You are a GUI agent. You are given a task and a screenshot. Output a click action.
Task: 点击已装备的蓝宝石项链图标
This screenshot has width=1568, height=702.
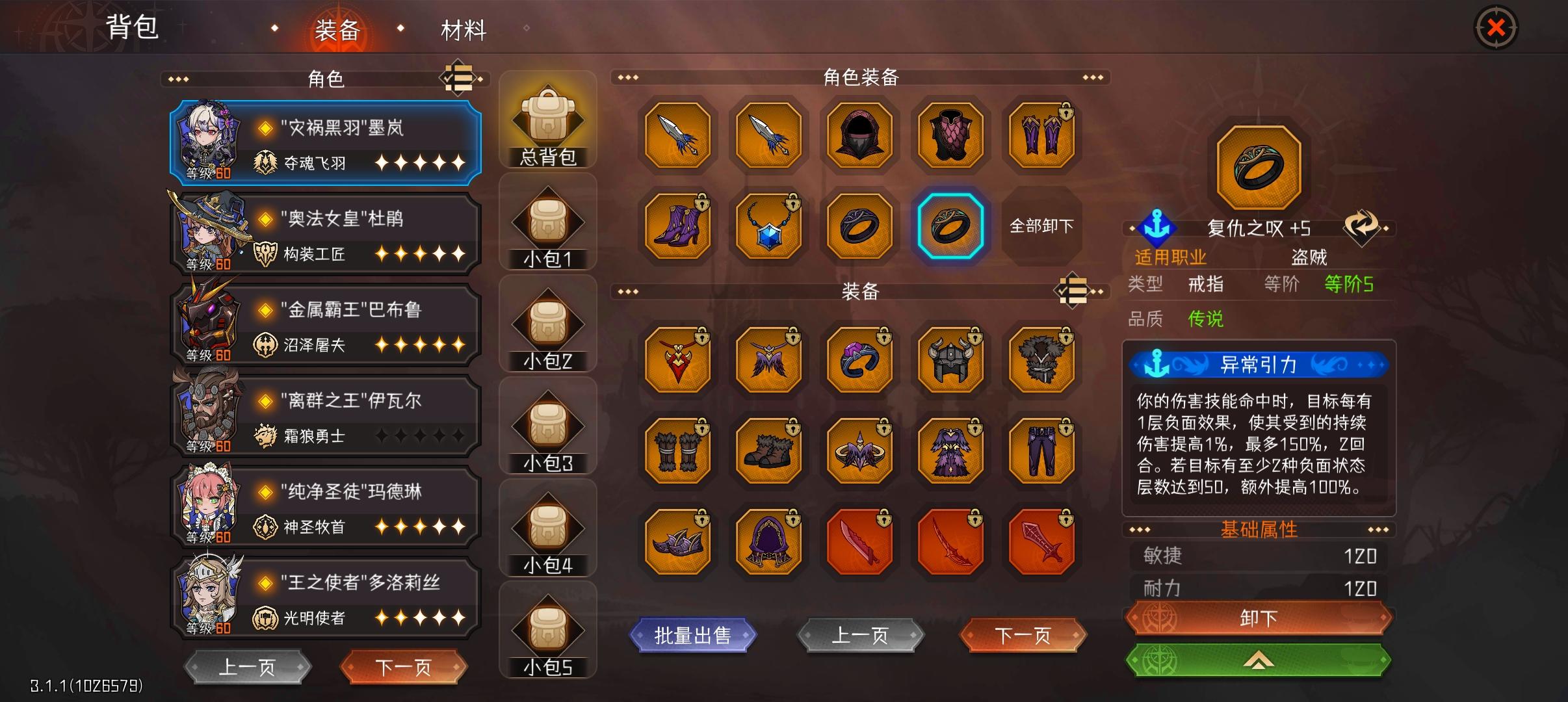(x=768, y=226)
